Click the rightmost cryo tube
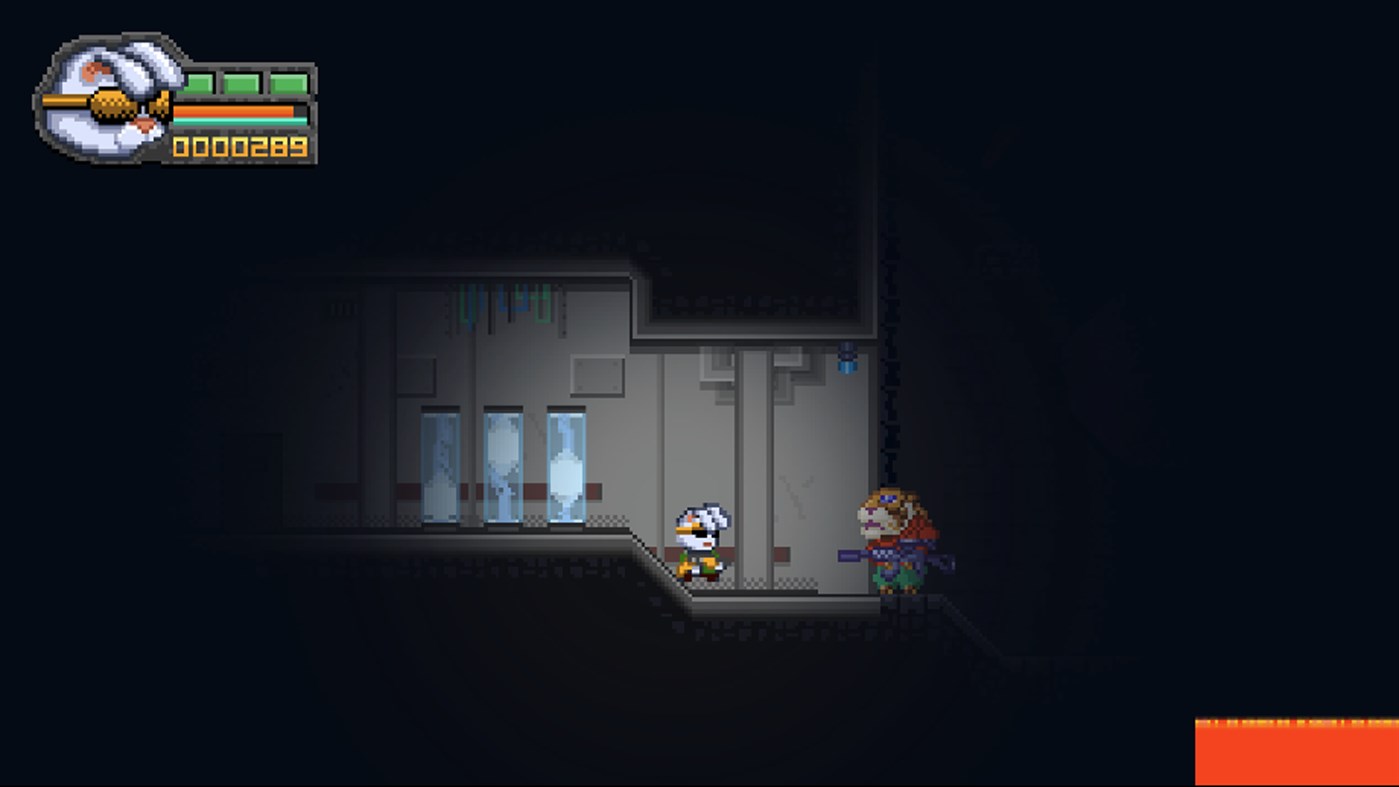 565,465
